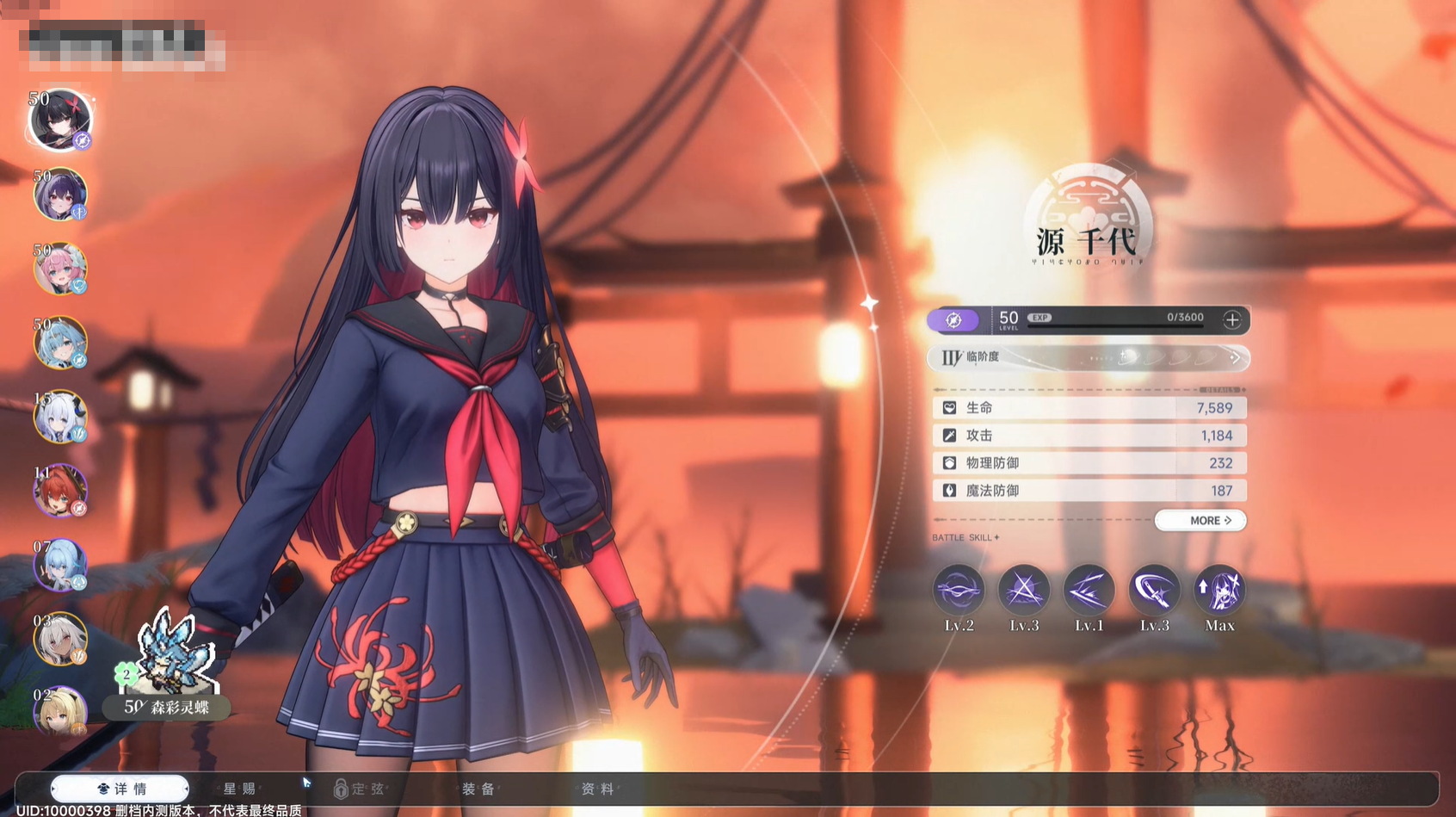1456x817 pixels.
Task: Pick the blonde level 02 character portrait
Action: click(x=60, y=711)
